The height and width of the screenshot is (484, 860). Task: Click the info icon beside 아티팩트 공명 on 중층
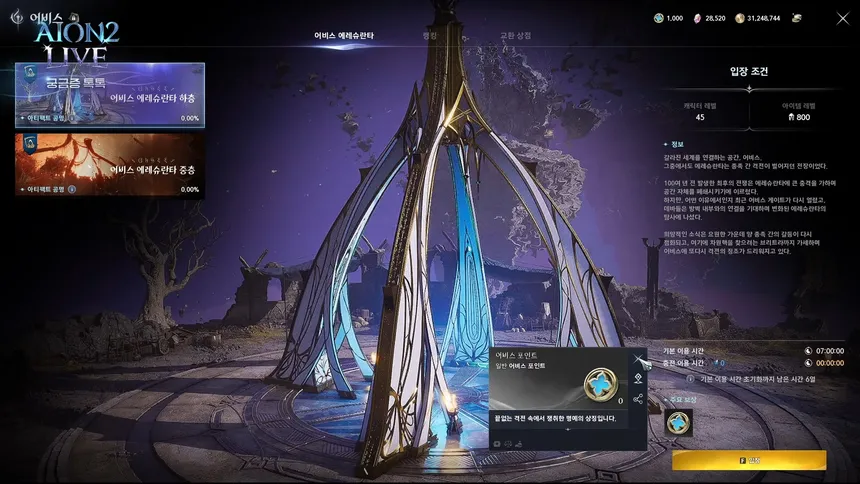[72, 189]
